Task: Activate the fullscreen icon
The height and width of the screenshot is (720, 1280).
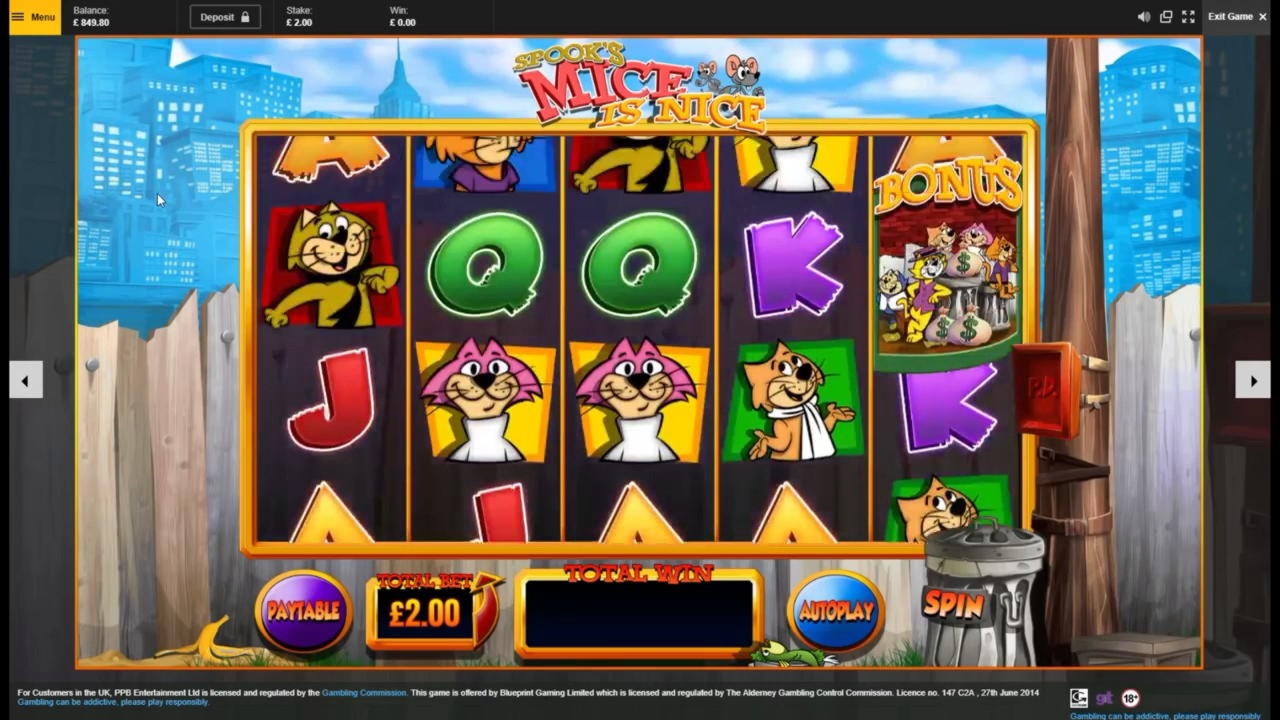Action: tap(1188, 17)
